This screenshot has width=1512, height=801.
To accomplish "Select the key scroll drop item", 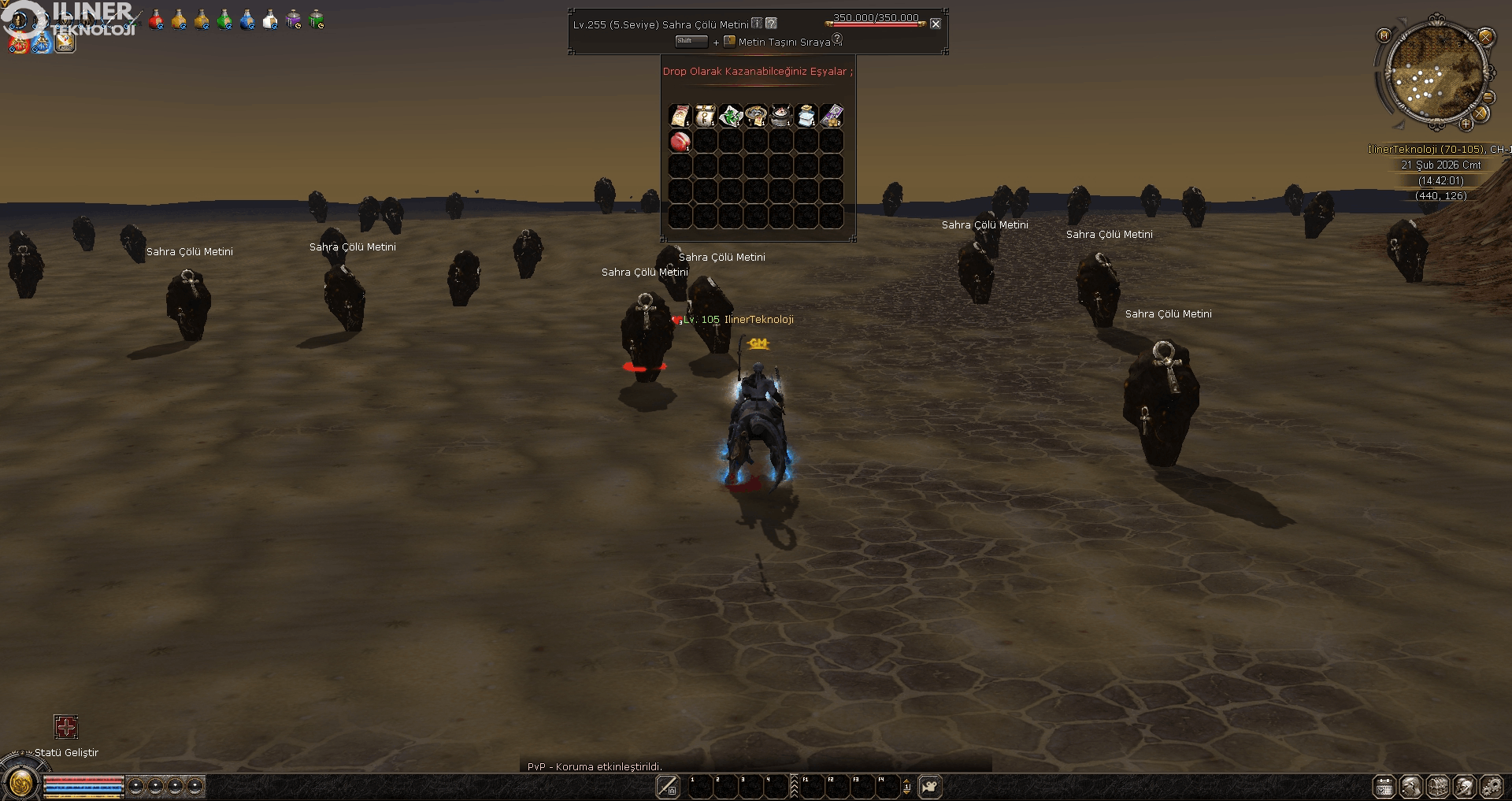I will pos(705,116).
